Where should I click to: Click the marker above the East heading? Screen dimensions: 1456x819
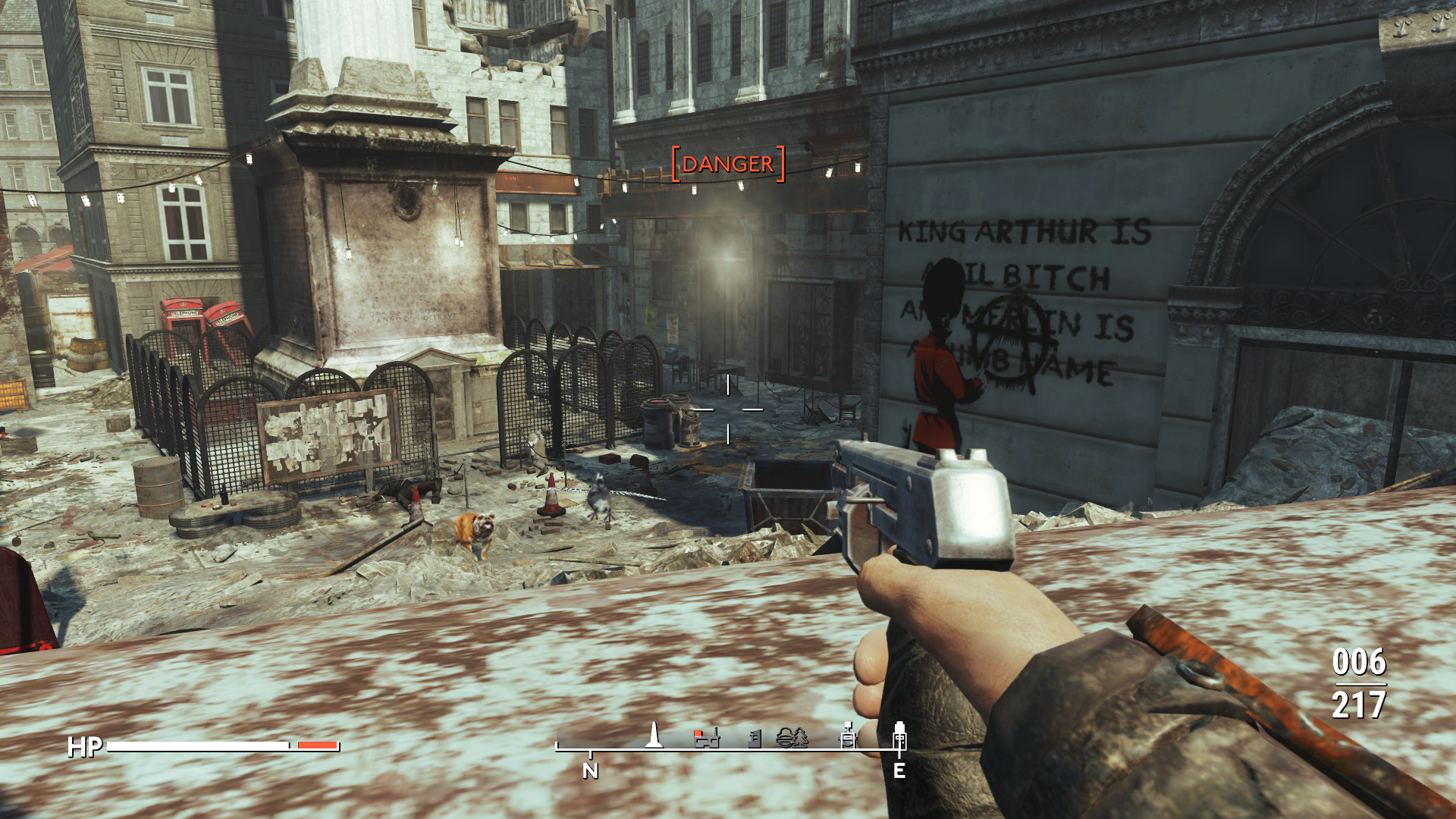(x=899, y=734)
